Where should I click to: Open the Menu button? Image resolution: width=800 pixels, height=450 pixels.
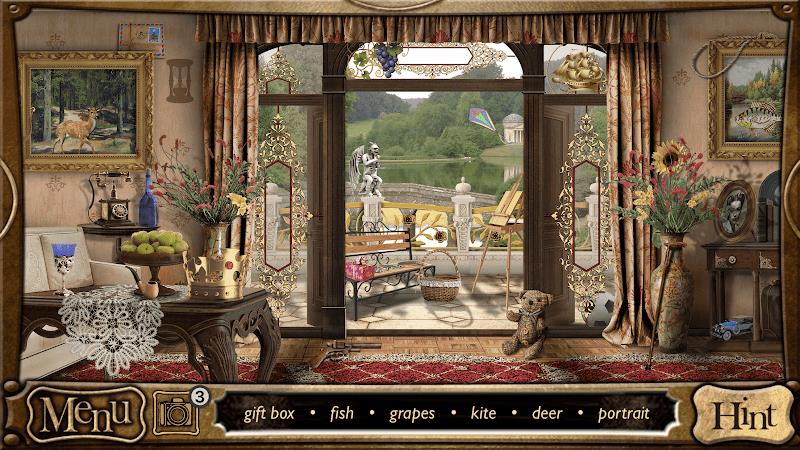point(85,412)
